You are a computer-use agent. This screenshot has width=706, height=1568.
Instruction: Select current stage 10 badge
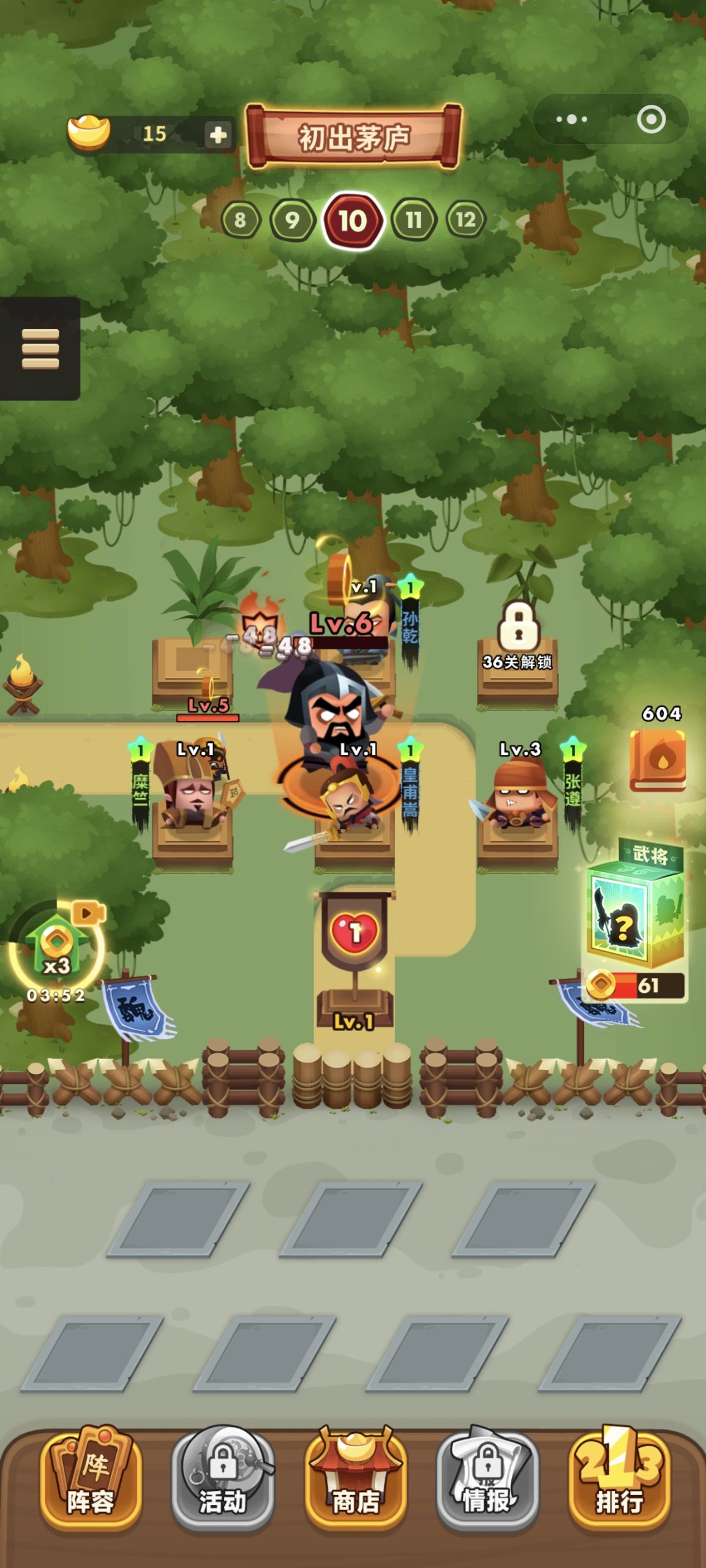coord(353,221)
